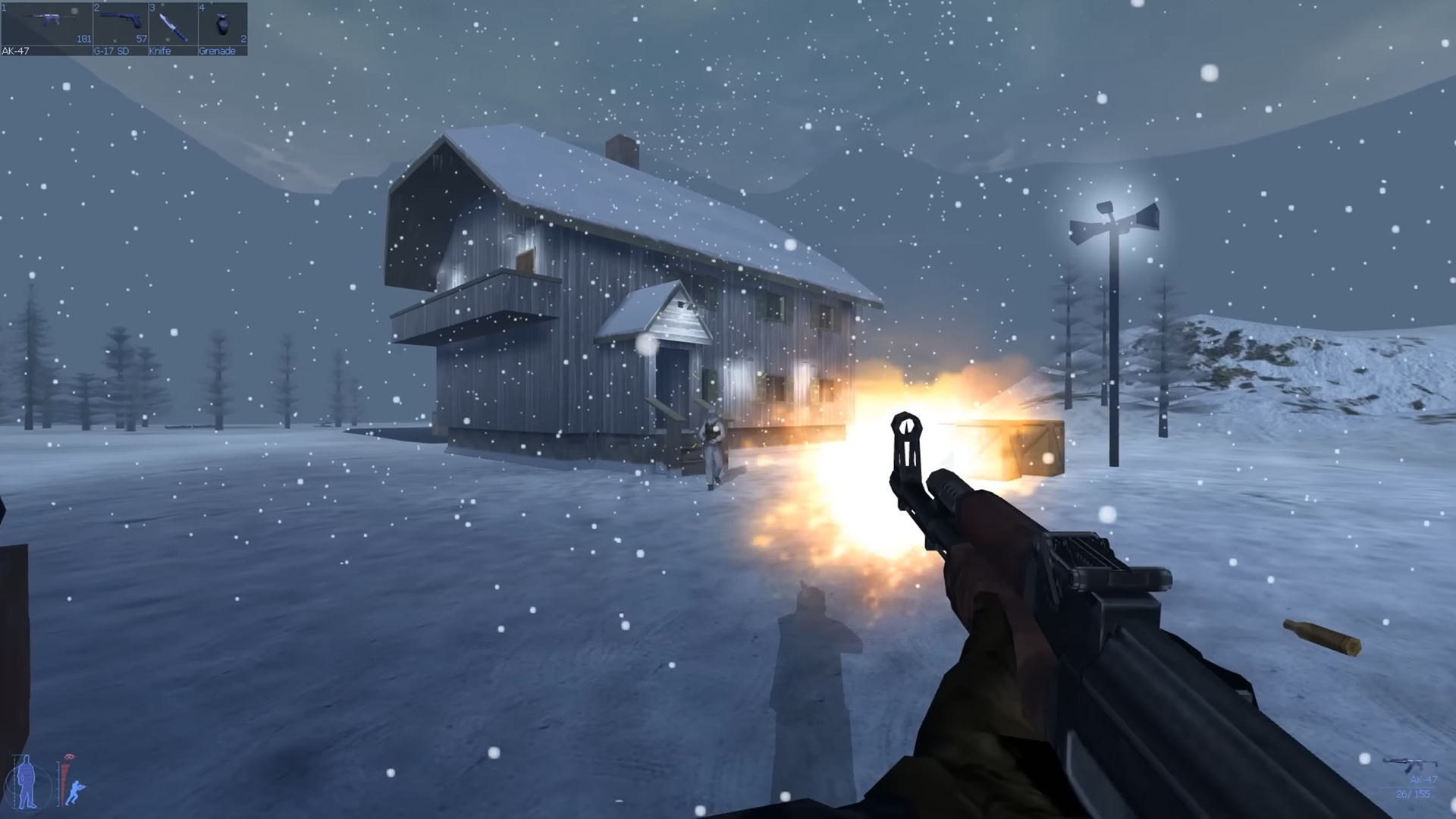Click the 26/155 ammo counter text

tap(1414, 794)
